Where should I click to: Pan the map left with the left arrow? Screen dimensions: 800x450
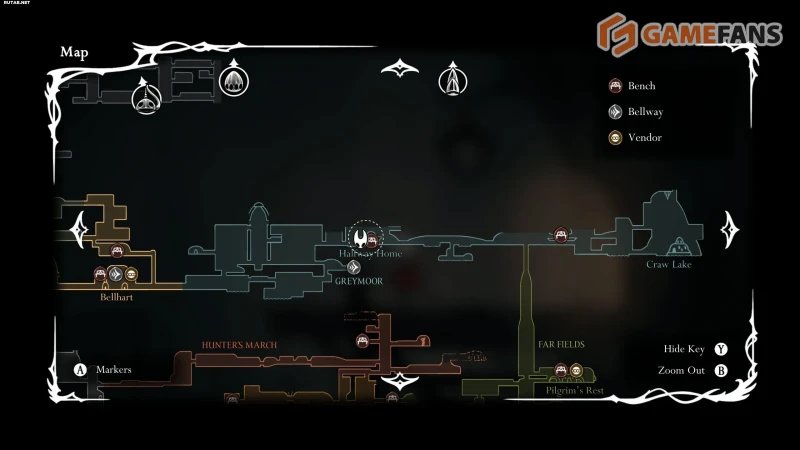click(79, 230)
